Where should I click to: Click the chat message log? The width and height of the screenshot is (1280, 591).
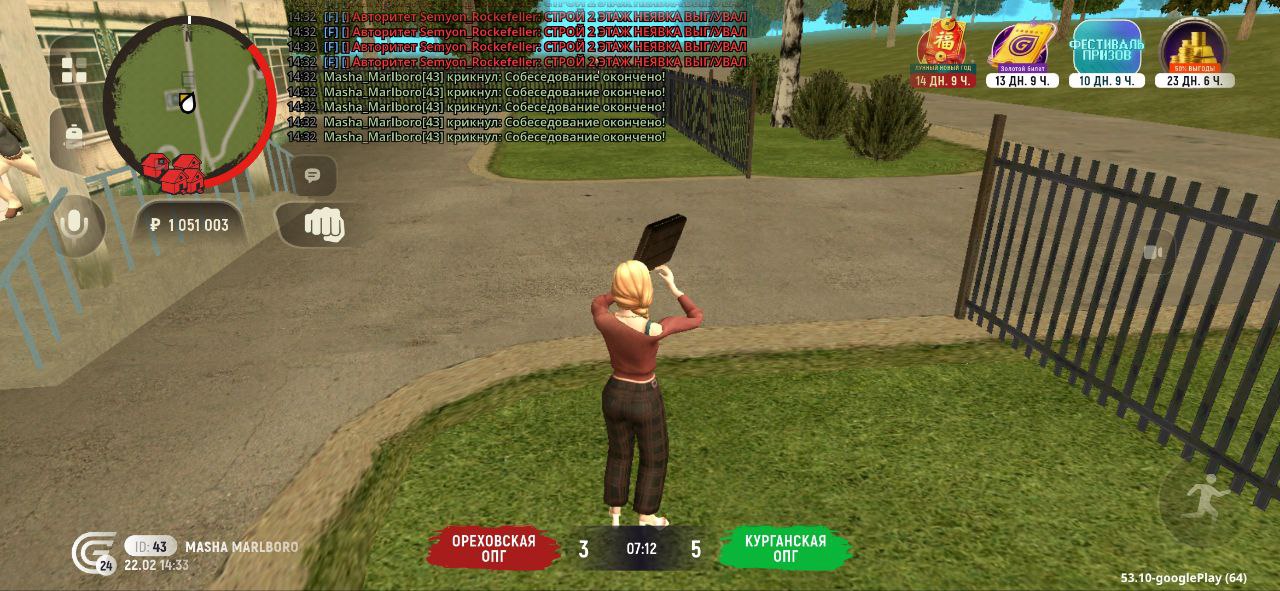pos(515,76)
